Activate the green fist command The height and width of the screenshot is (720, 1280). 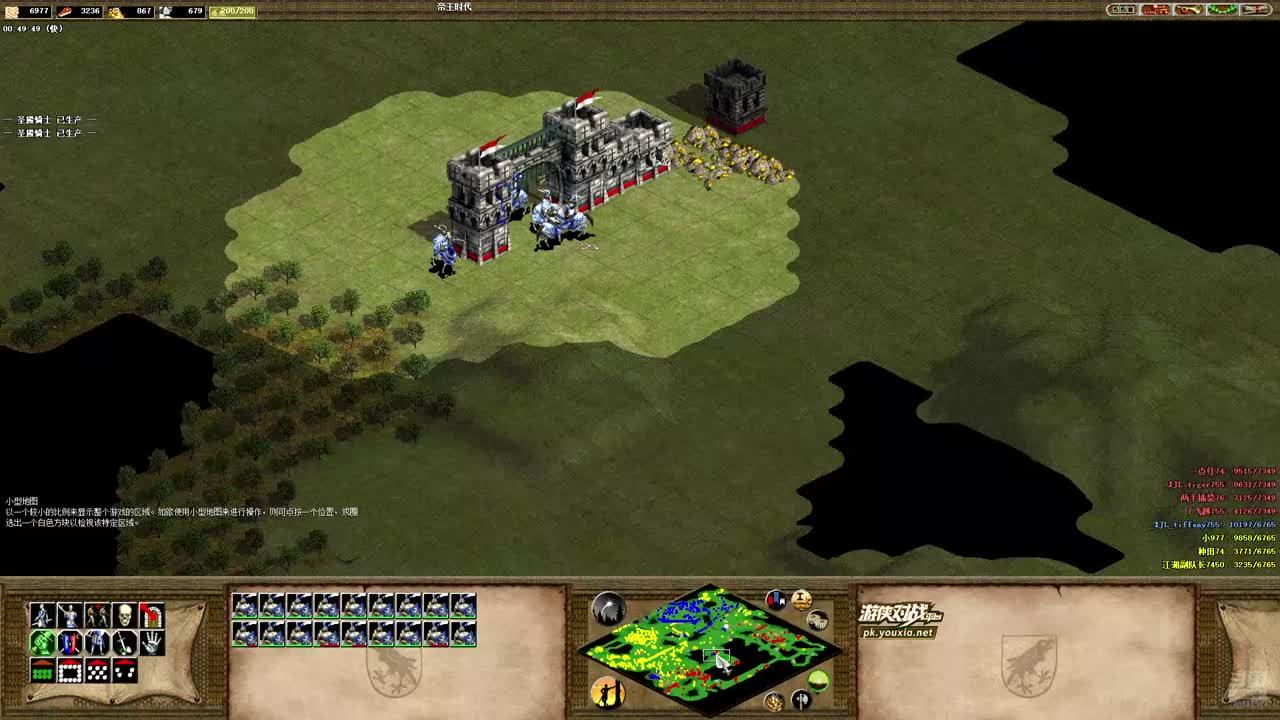point(42,643)
